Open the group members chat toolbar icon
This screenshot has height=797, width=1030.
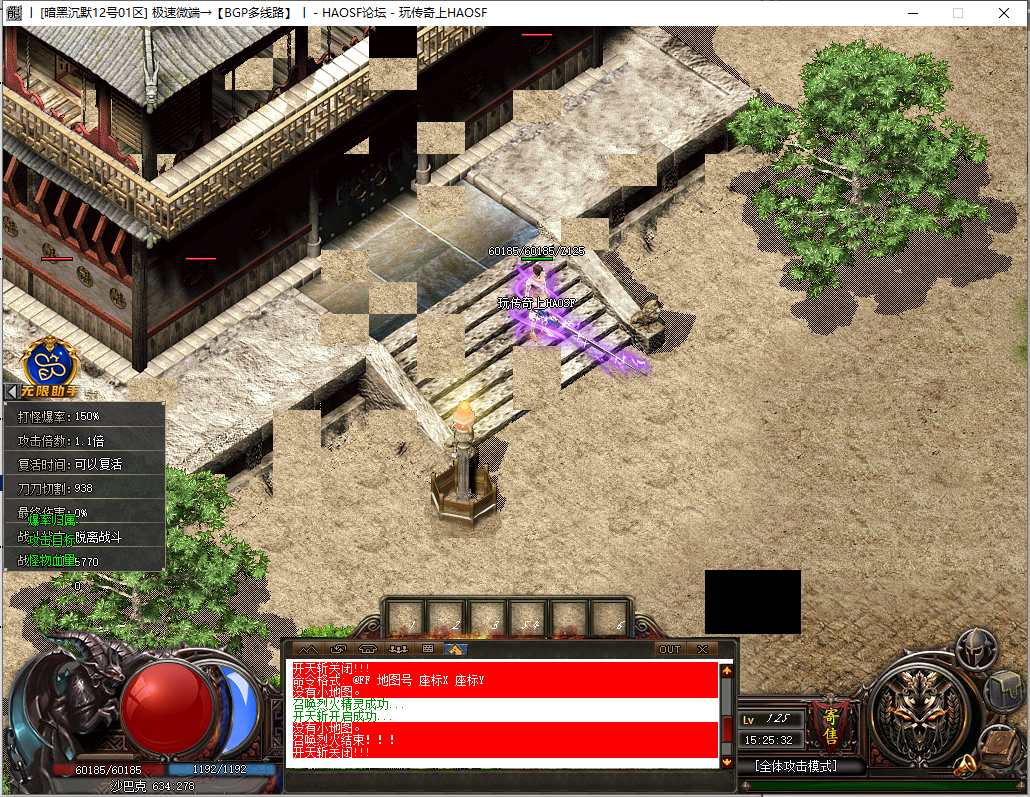coord(398,649)
